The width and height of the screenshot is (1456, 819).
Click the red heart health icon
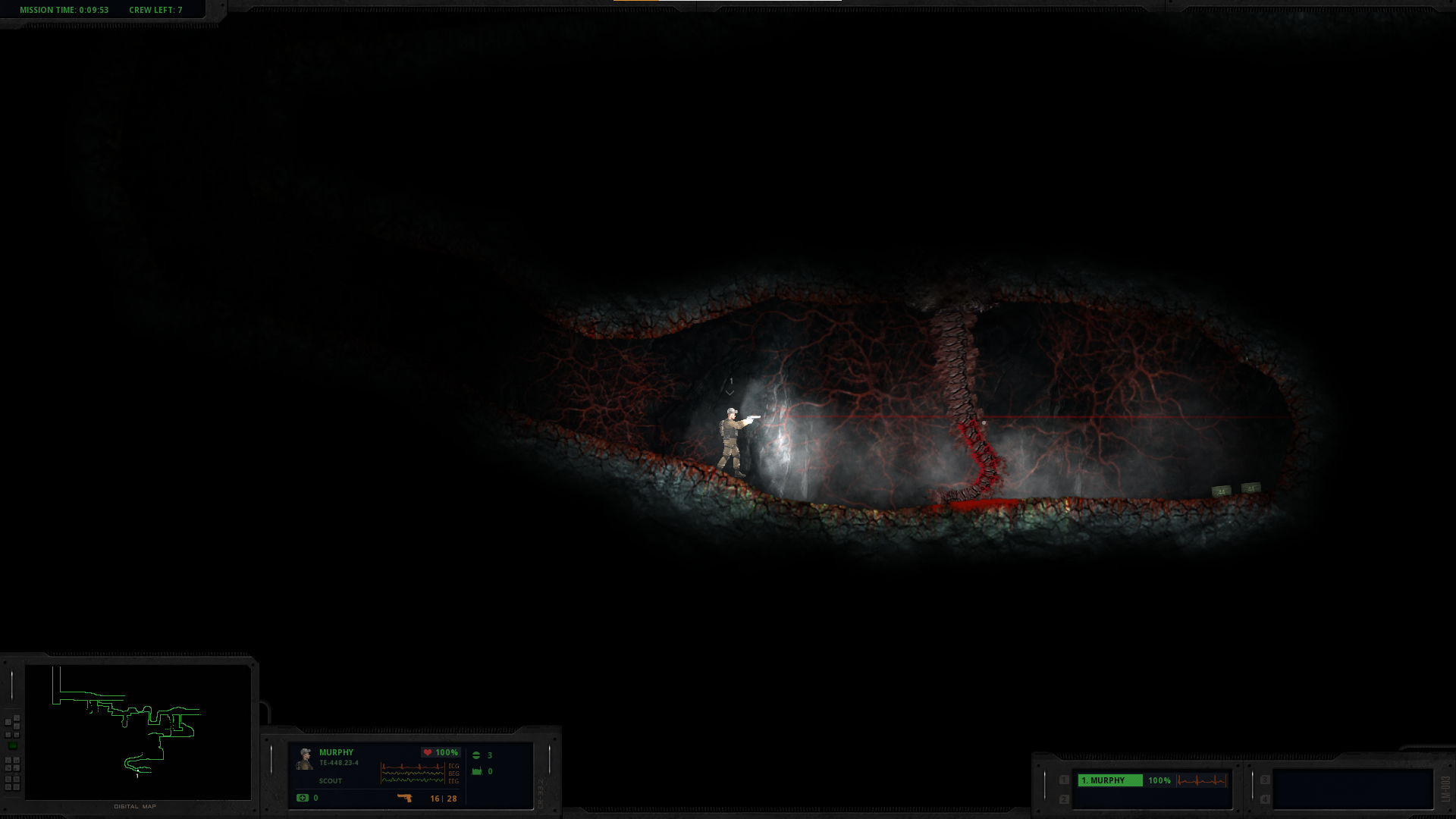click(428, 752)
